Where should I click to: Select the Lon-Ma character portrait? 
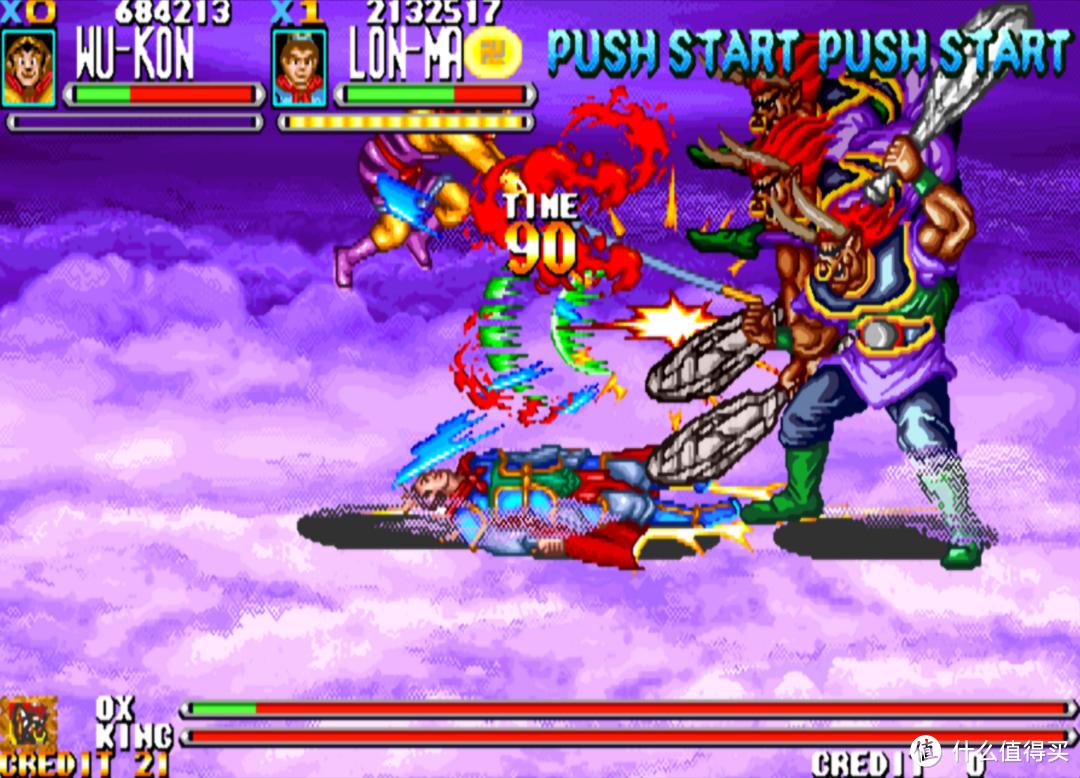pos(299,68)
